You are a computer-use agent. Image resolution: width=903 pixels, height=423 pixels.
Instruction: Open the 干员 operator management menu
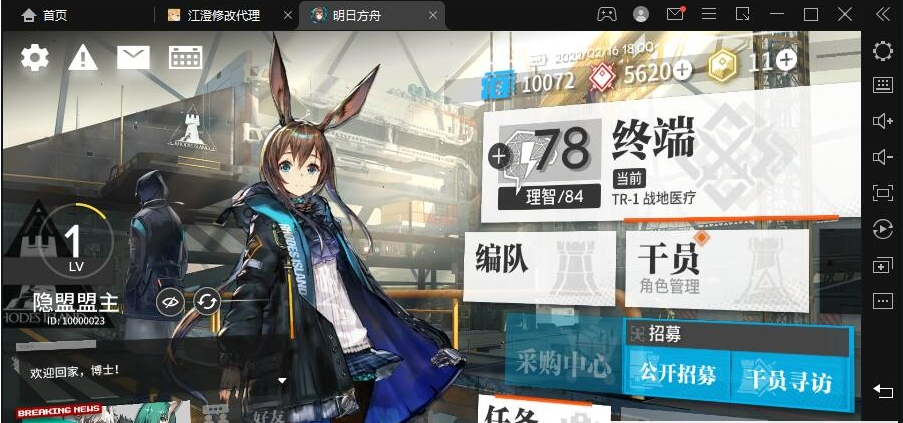click(715, 265)
